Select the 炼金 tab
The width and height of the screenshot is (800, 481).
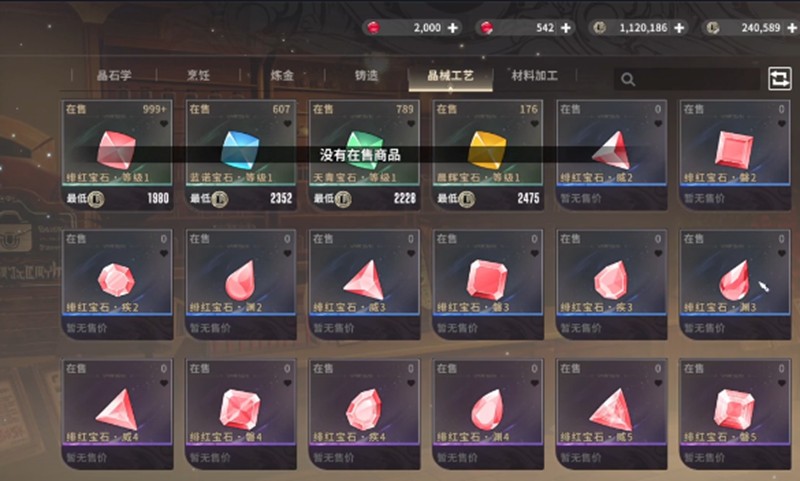(x=282, y=76)
